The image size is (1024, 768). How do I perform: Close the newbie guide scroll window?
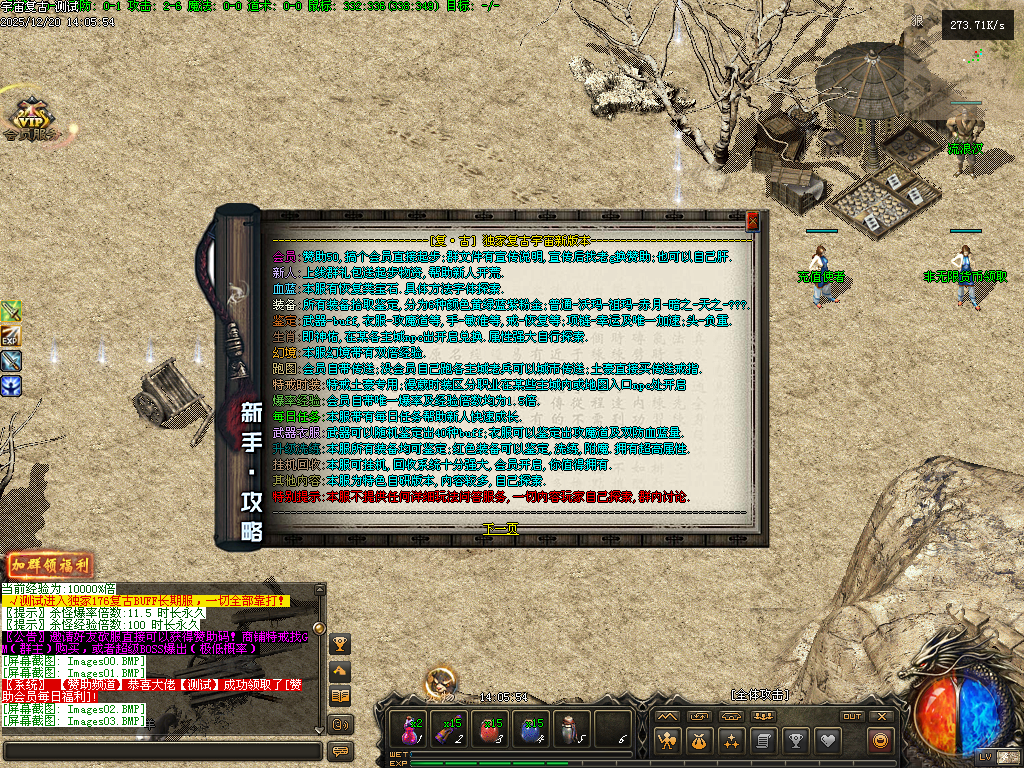(752, 221)
